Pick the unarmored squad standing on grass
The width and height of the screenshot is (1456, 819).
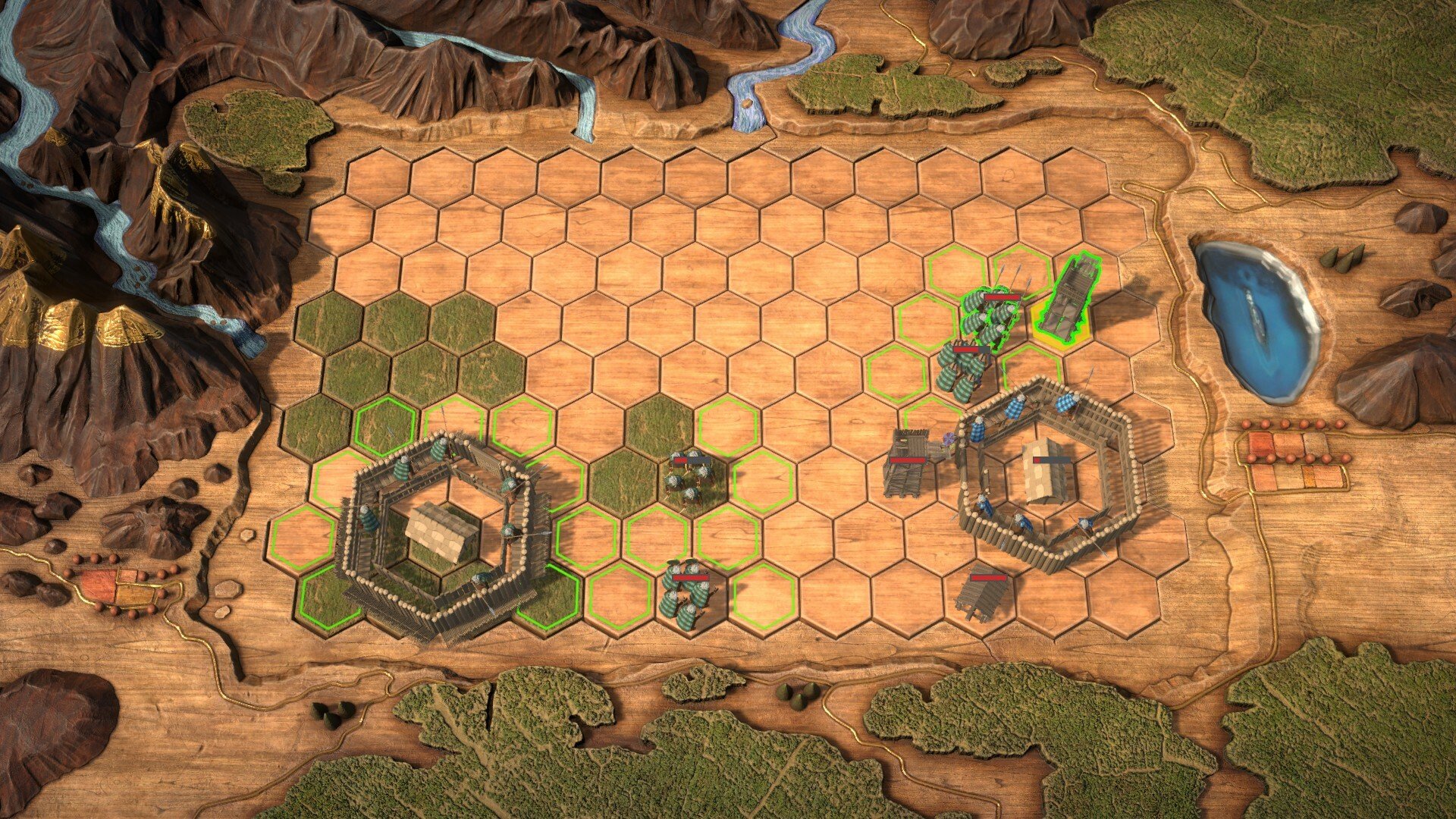click(x=689, y=478)
